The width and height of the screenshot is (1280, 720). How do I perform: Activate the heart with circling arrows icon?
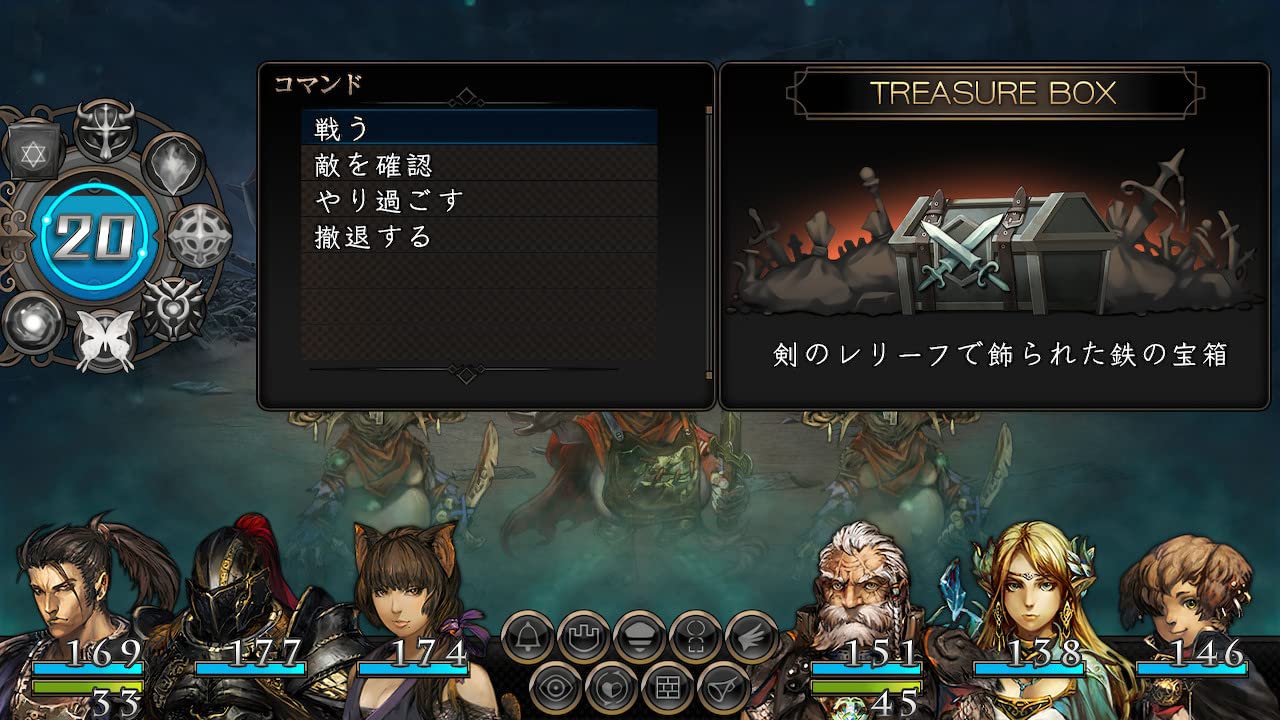point(612,688)
